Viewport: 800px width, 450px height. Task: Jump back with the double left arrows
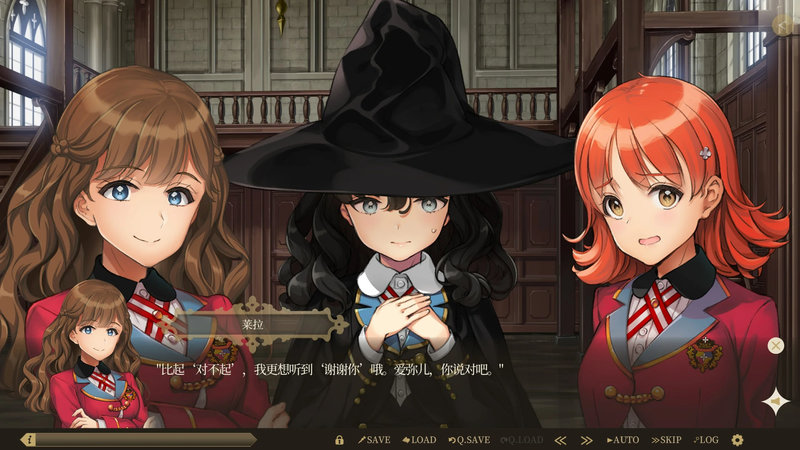(560, 440)
